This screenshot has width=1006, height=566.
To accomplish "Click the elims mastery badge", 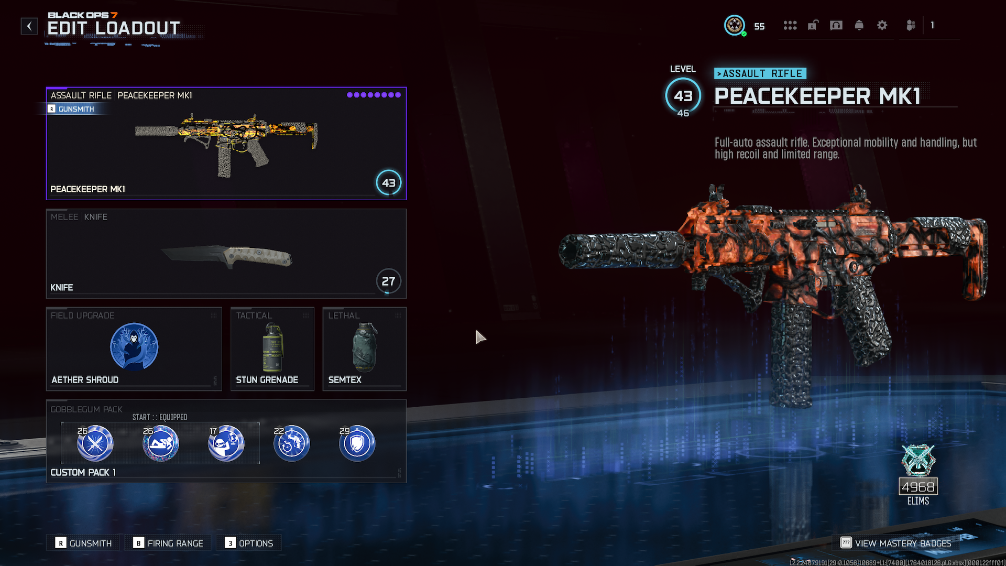I will (917, 472).
